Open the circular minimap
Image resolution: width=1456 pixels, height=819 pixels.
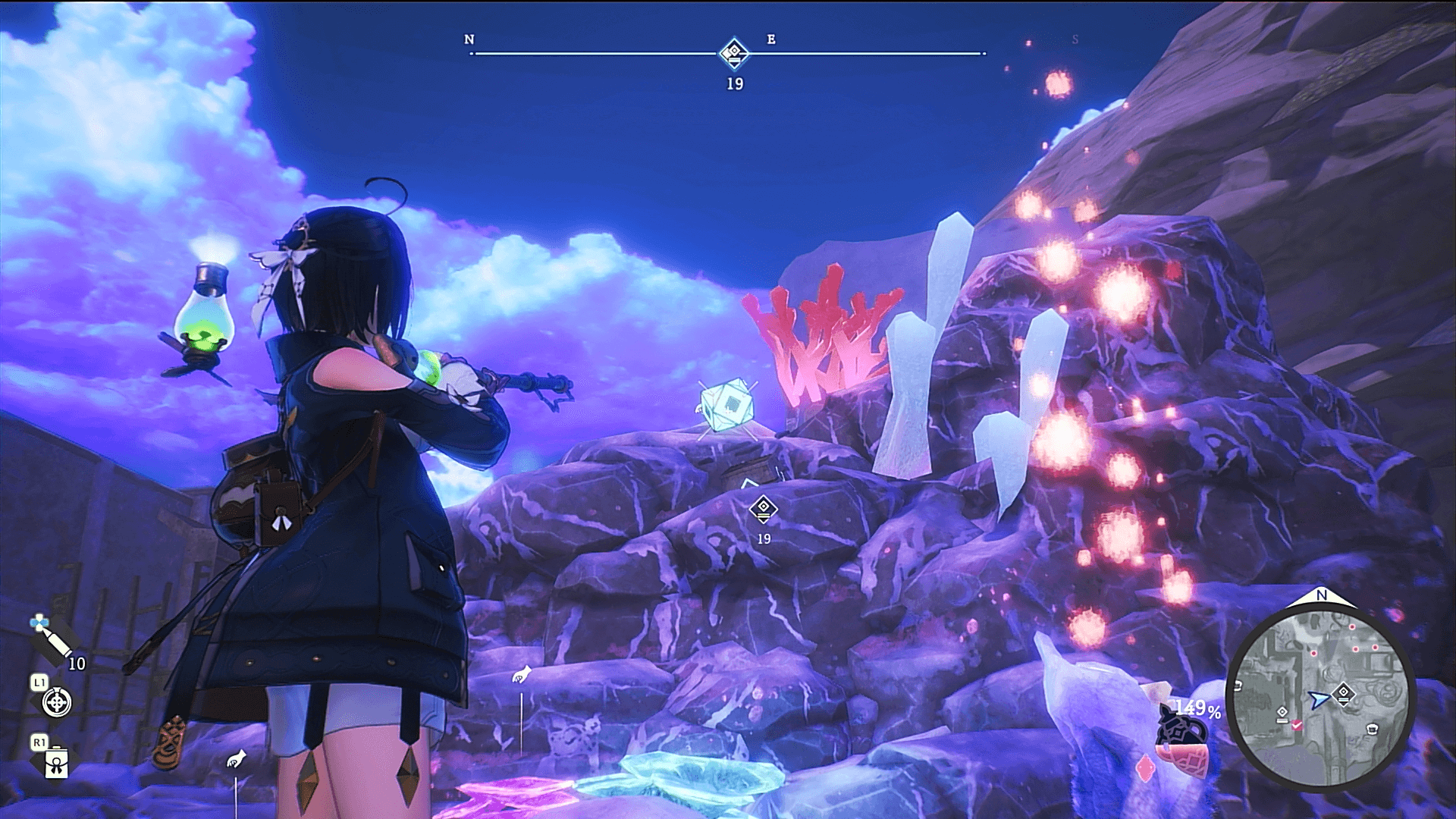tap(1320, 696)
